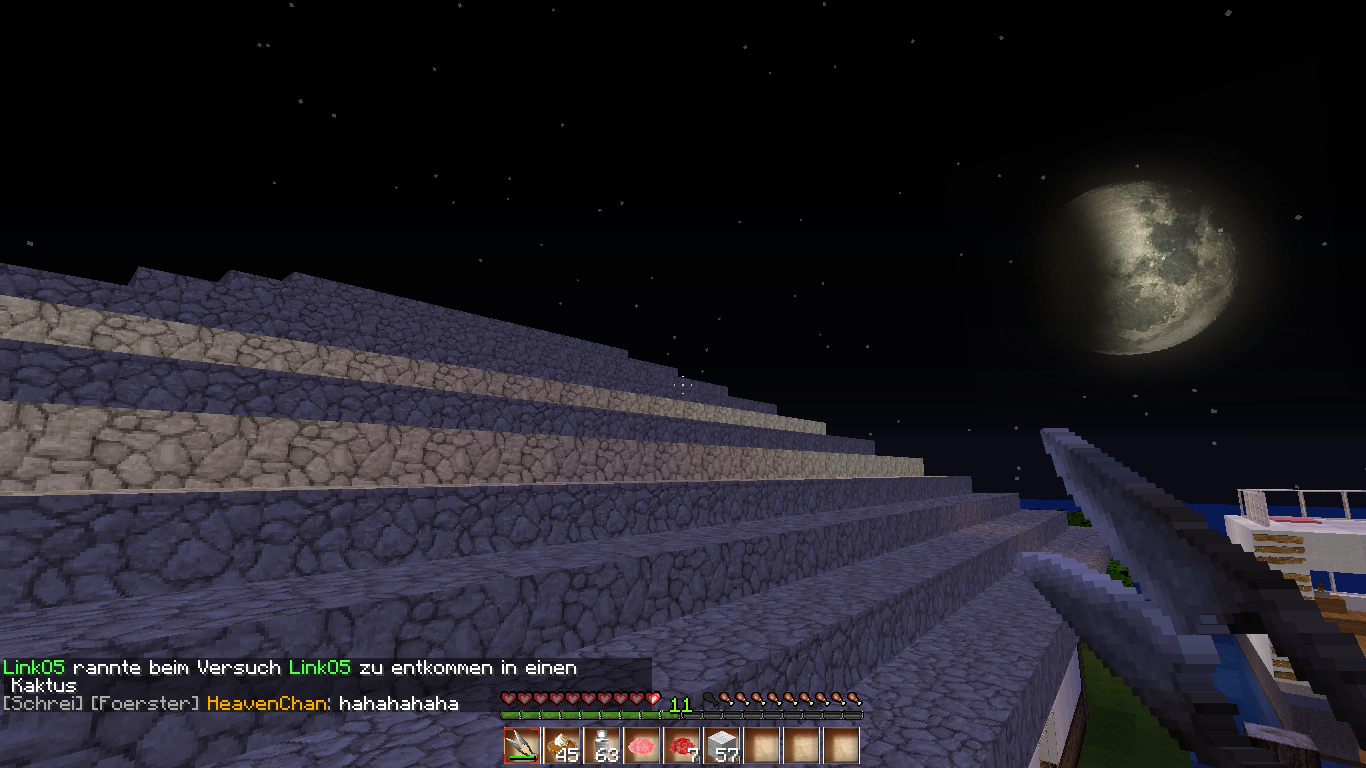Viewport: 1366px width, 768px height.
Task: Select the shears in the hotbar
Action: click(x=521, y=746)
